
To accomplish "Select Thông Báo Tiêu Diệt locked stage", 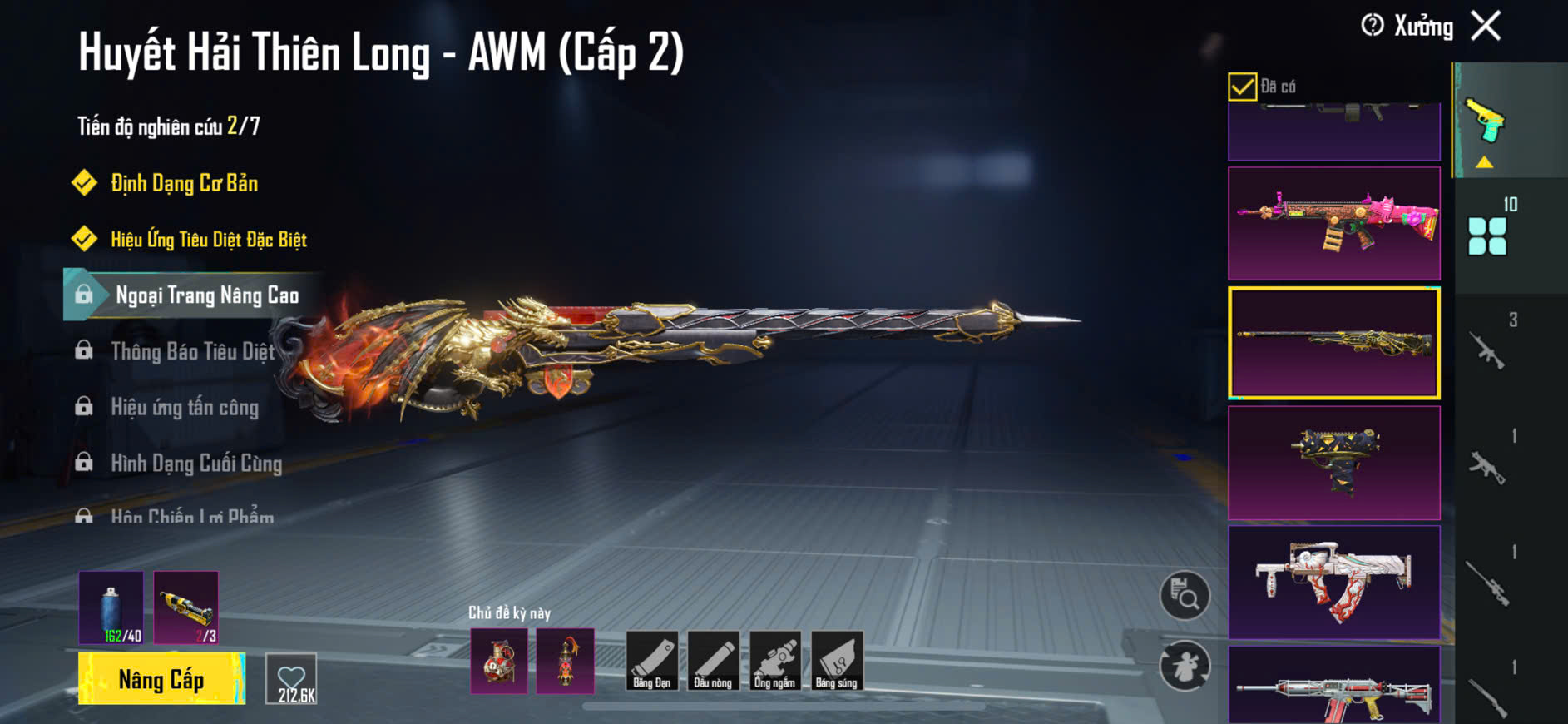I will (192, 351).
